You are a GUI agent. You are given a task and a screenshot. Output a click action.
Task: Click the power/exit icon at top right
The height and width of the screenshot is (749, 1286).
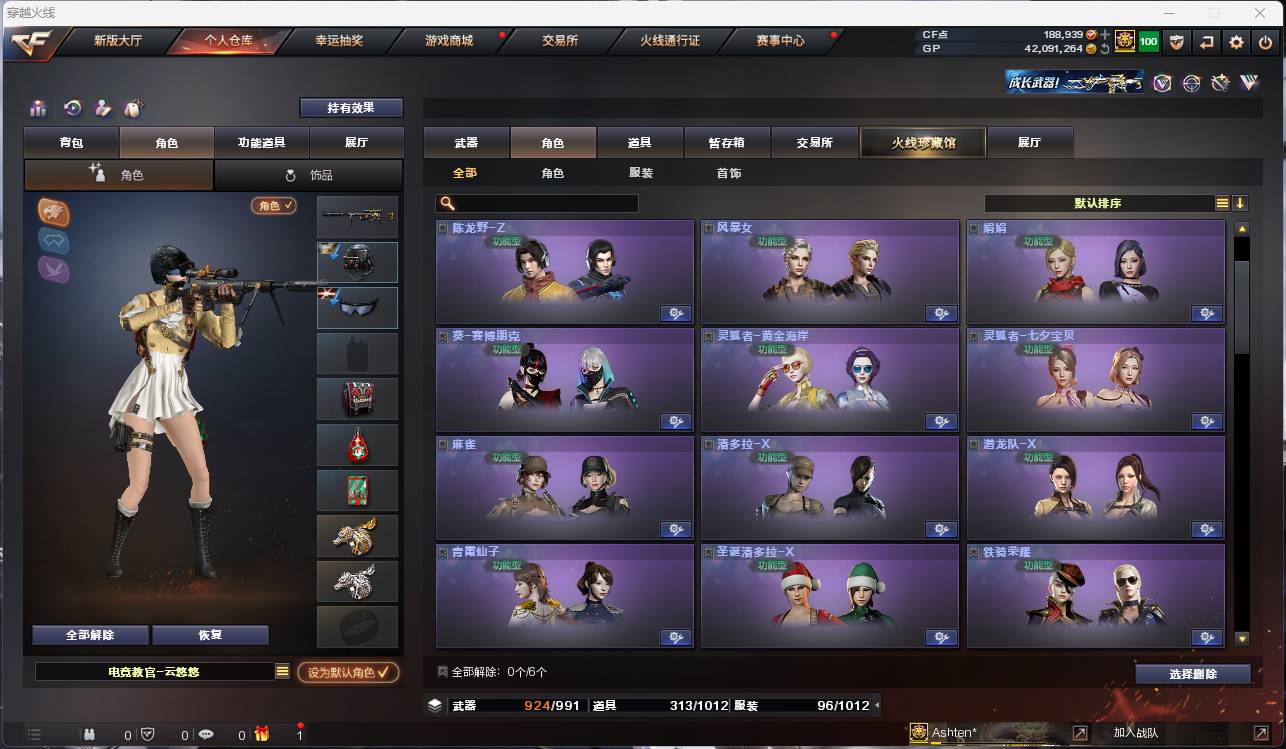pyautogui.click(x=1266, y=42)
